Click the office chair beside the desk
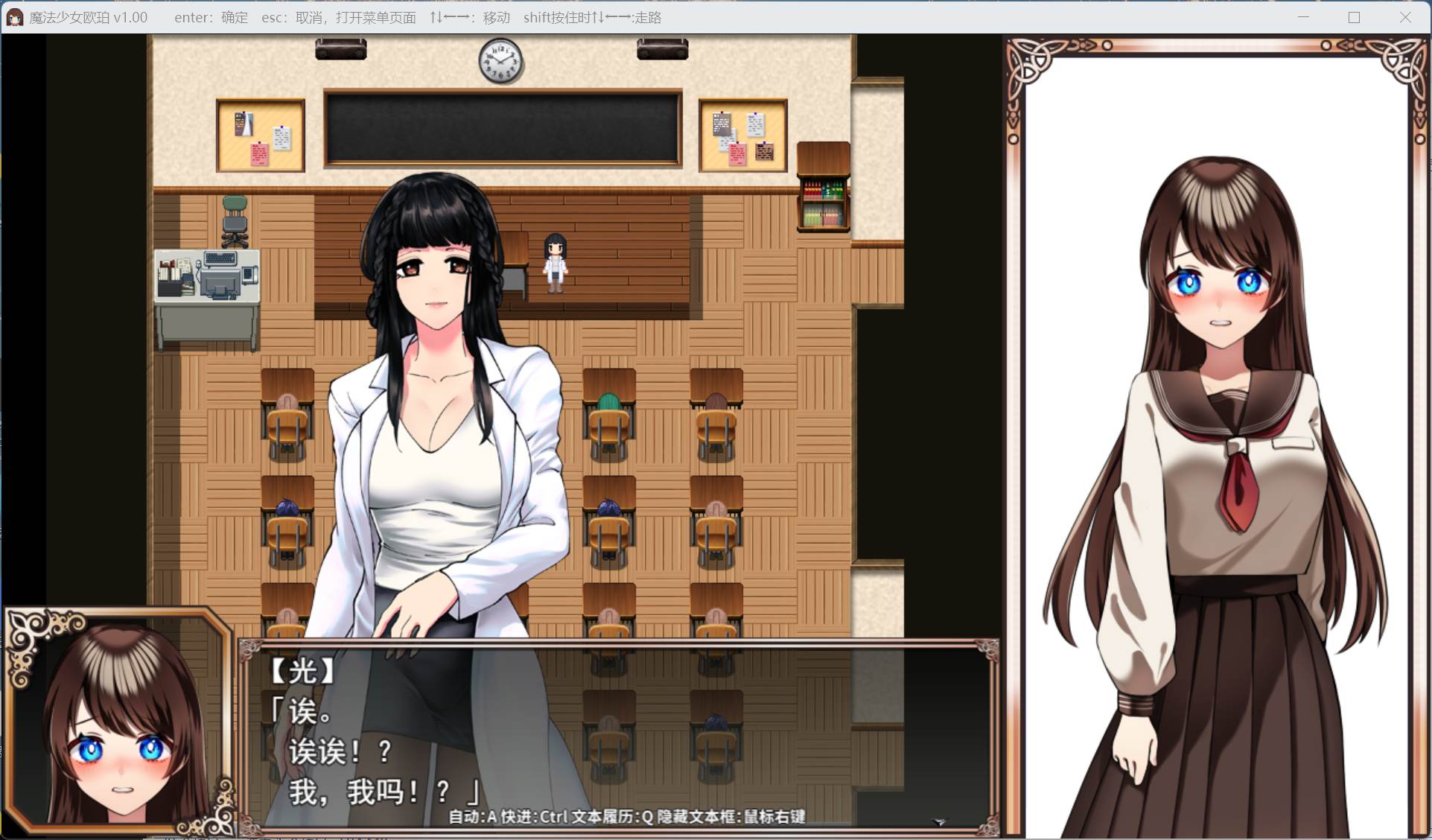This screenshot has height=840, width=1432. point(234,220)
